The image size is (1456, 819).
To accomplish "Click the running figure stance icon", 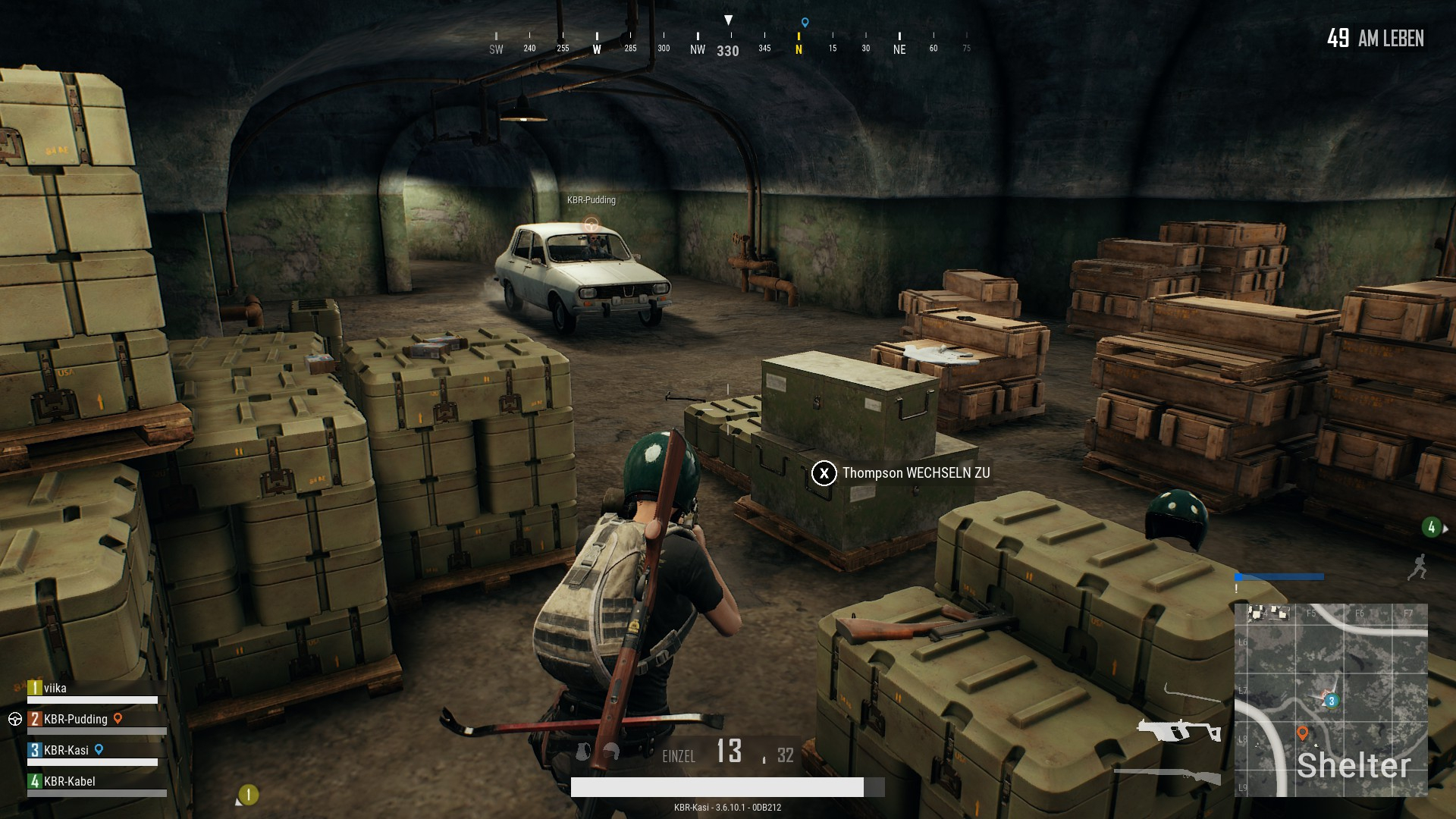I will pyautogui.click(x=1417, y=567).
